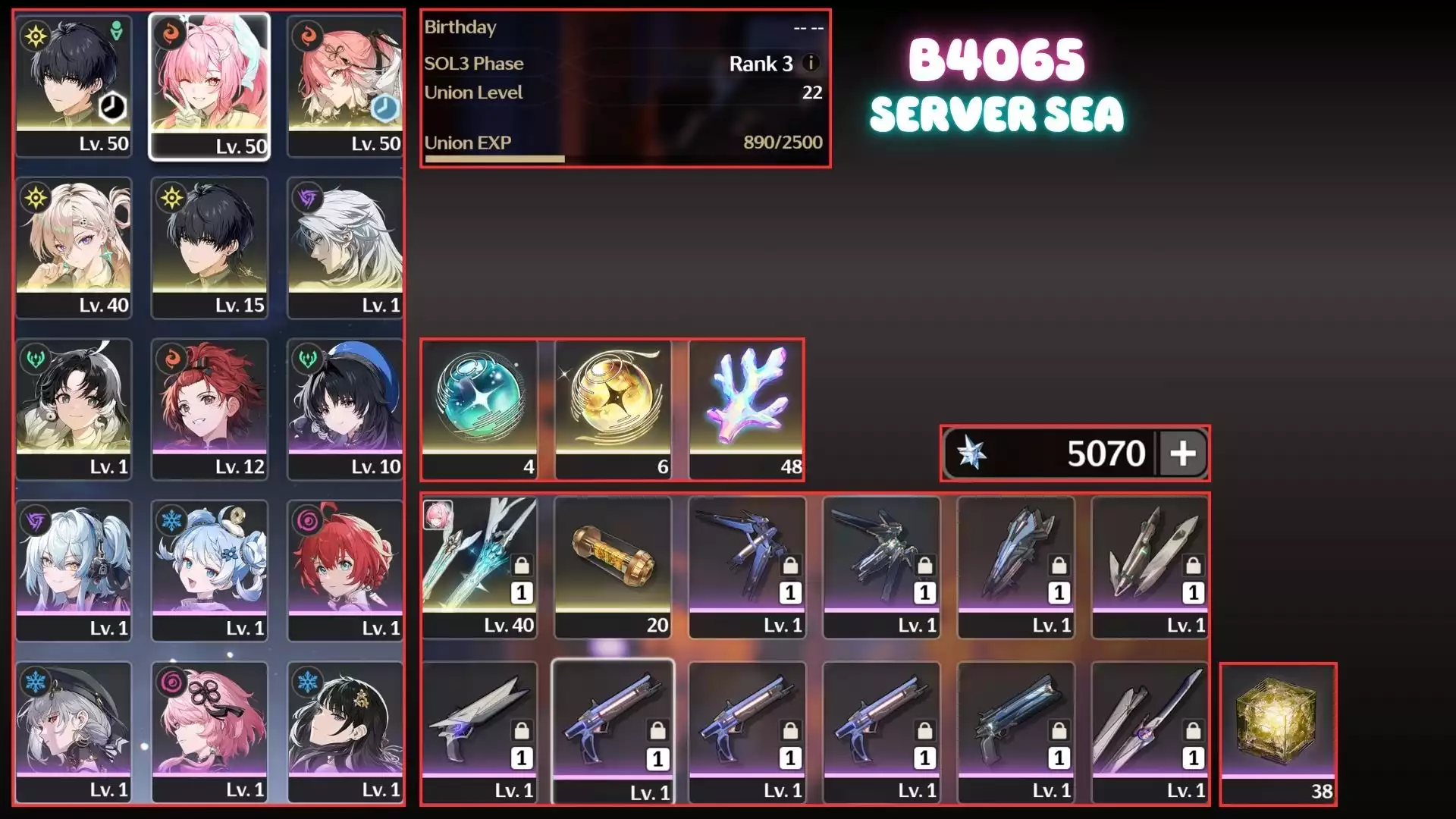Click the info icon beside Rank 3

(811, 63)
